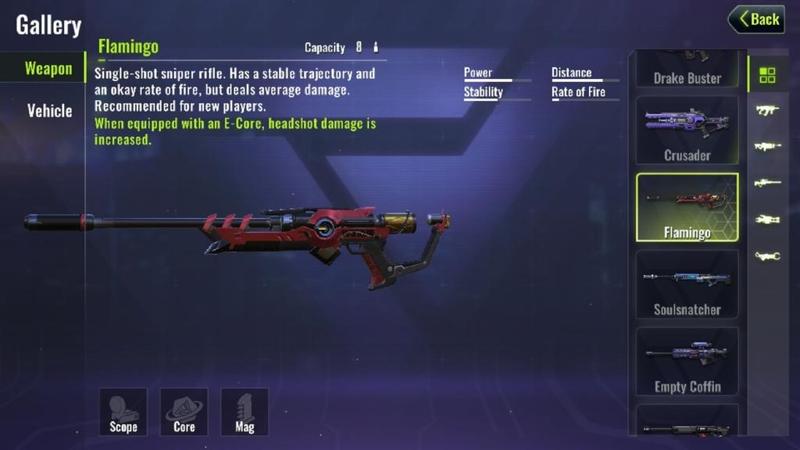The height and width of the screenshot is (450, 800).
Task: Pick the Empty Coffin weapon
Action: (687, 362)
